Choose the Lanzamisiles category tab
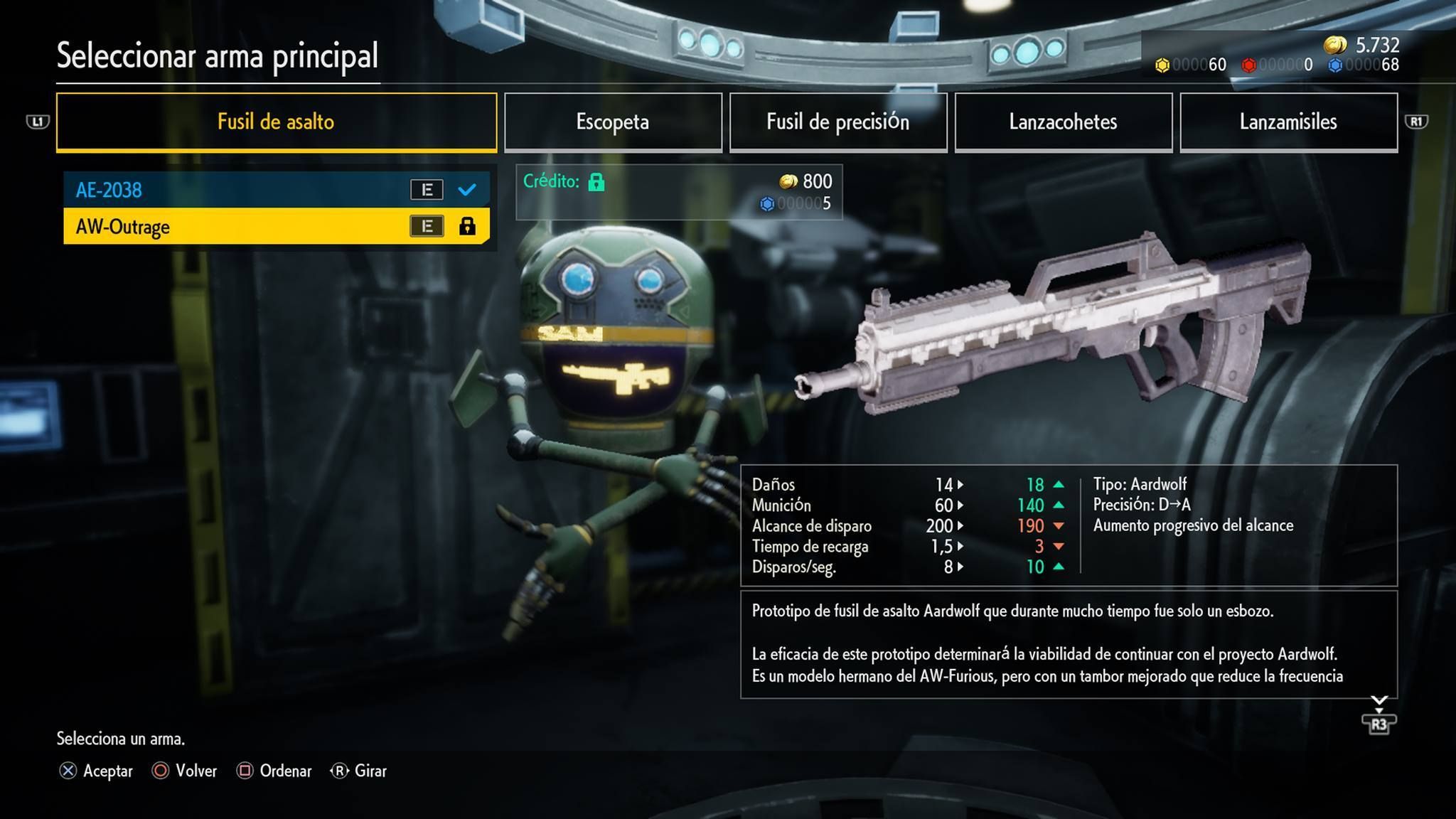 1288,122
